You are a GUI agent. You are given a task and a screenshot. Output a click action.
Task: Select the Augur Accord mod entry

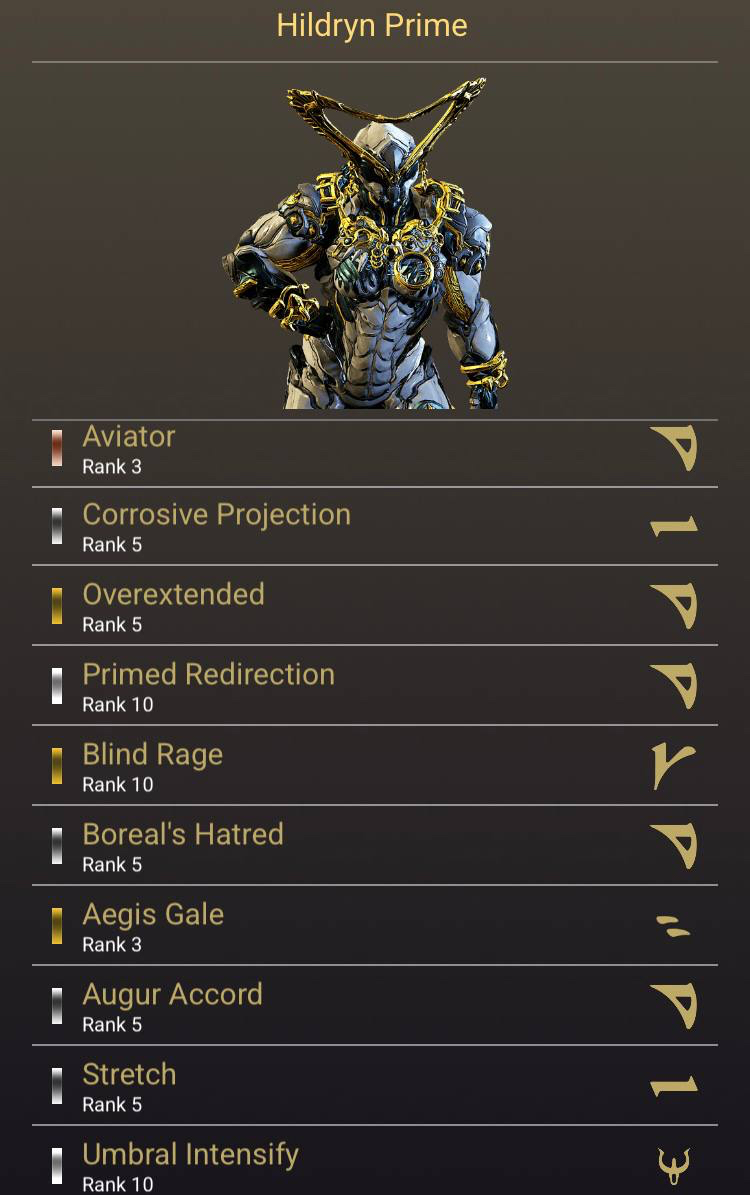pos(374,1007)
